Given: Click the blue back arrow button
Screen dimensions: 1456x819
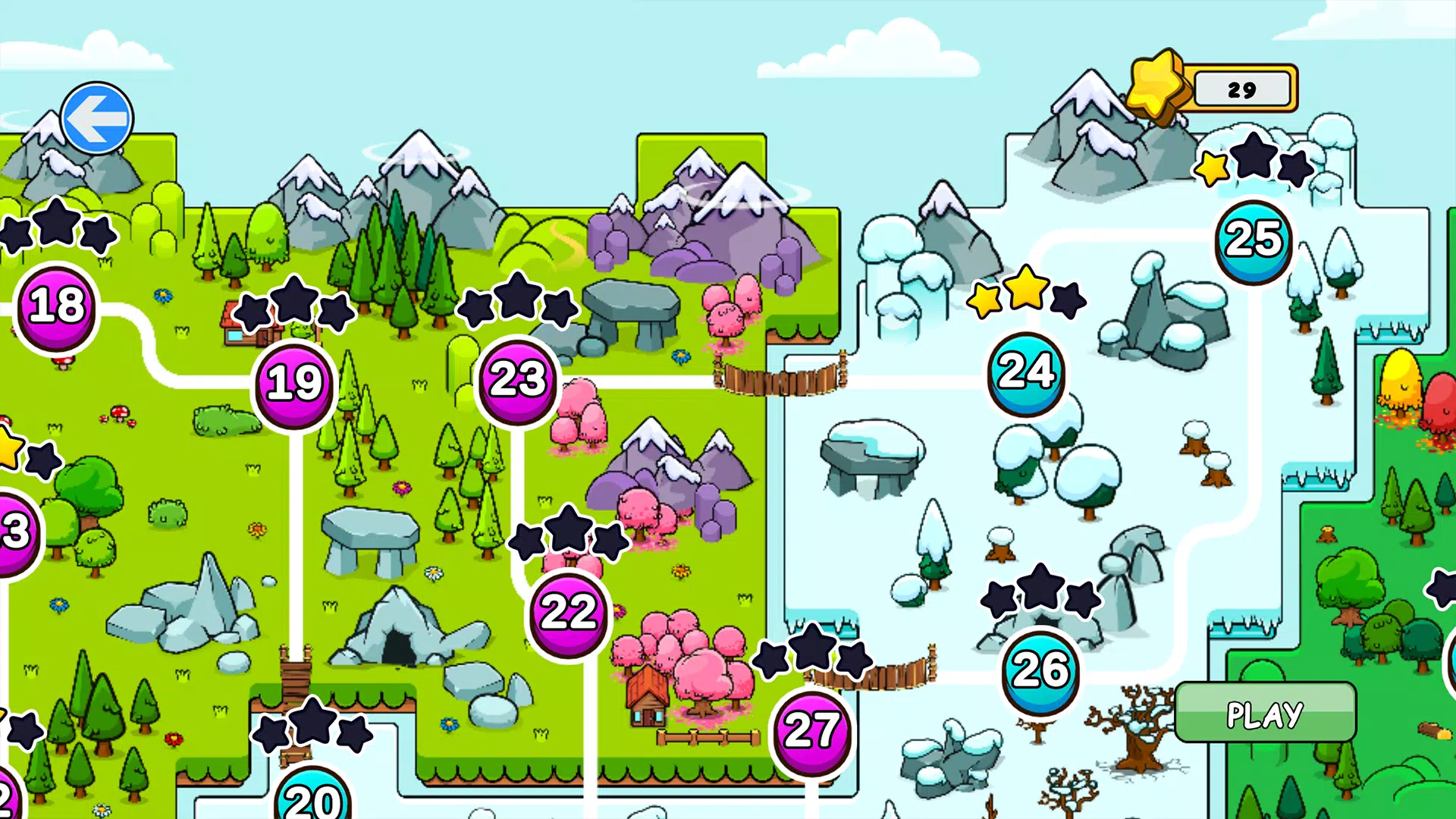Looking at the screenshot, I should pyautogui.click(x=97, y=118).
